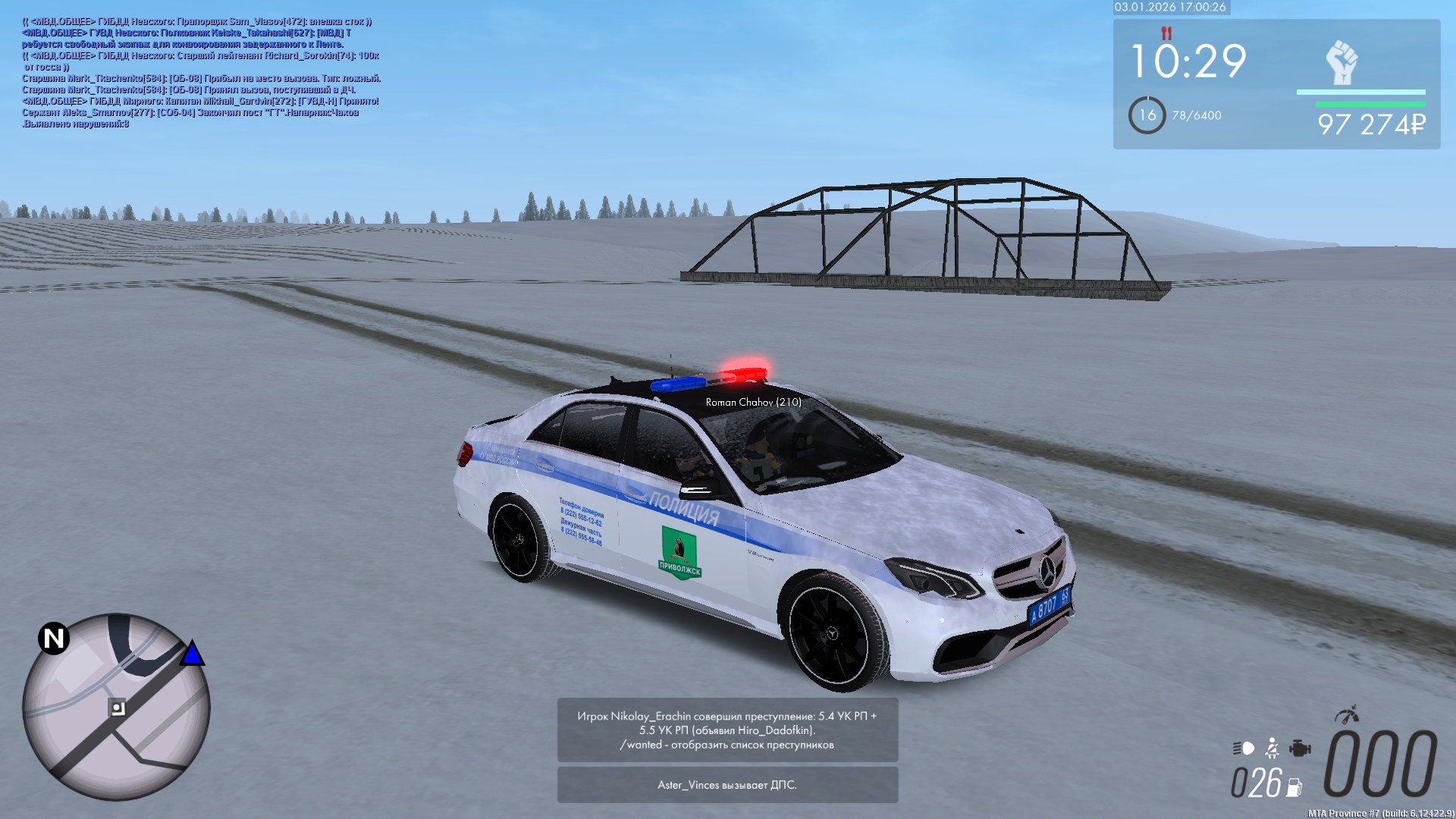Click the N compass marker on minimap
Viewport: 1456px width, 819px height.
[x=54, y=639]
